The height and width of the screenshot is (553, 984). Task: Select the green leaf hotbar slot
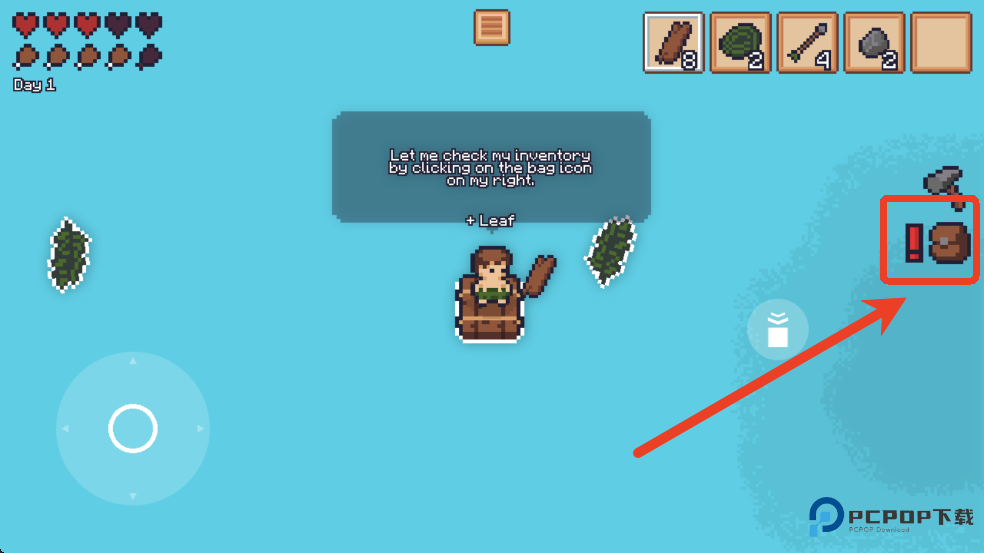[x=740, y=43]
